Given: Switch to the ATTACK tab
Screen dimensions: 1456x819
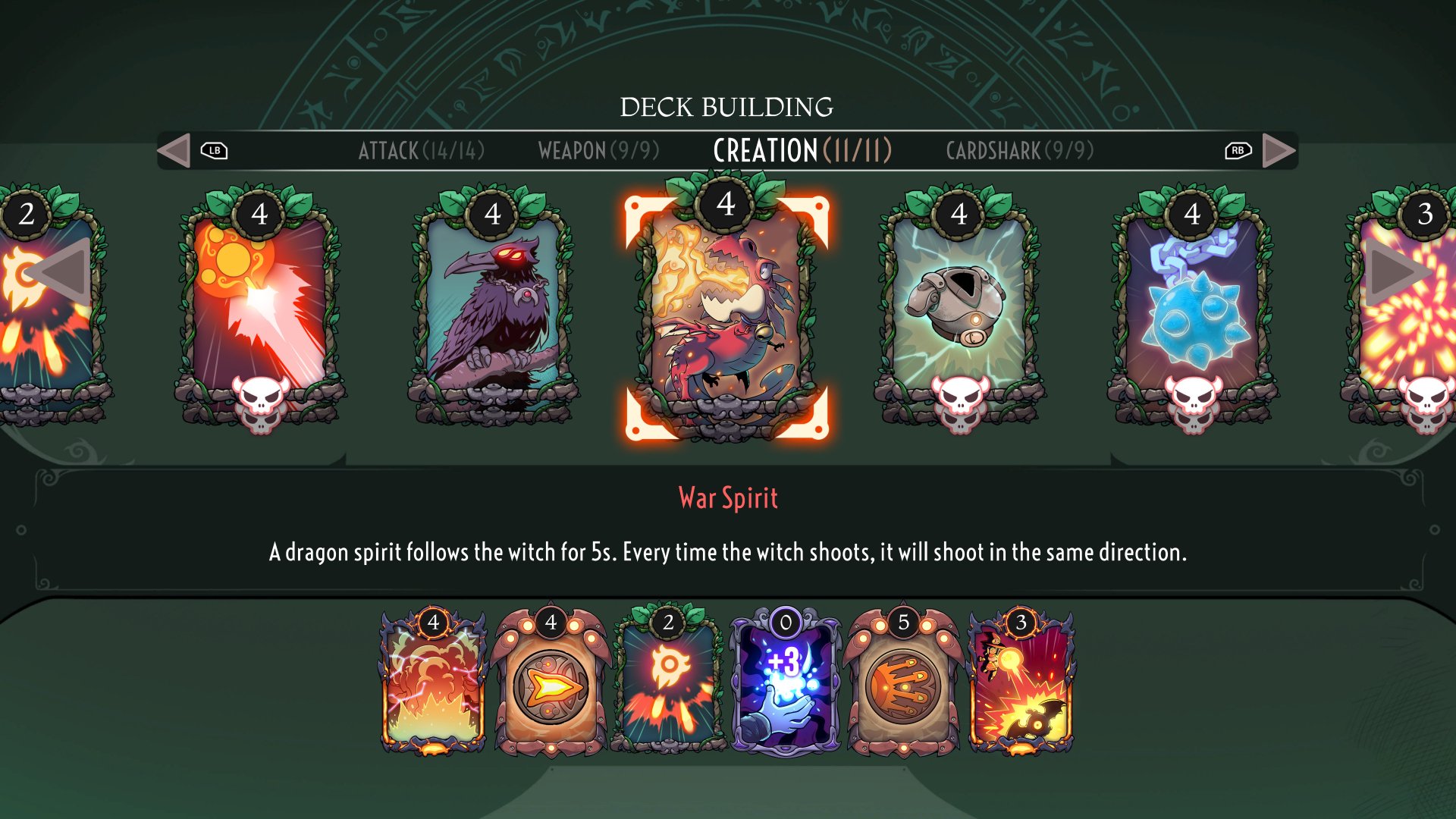Looking at the screenshot, I should pos(422,150).
